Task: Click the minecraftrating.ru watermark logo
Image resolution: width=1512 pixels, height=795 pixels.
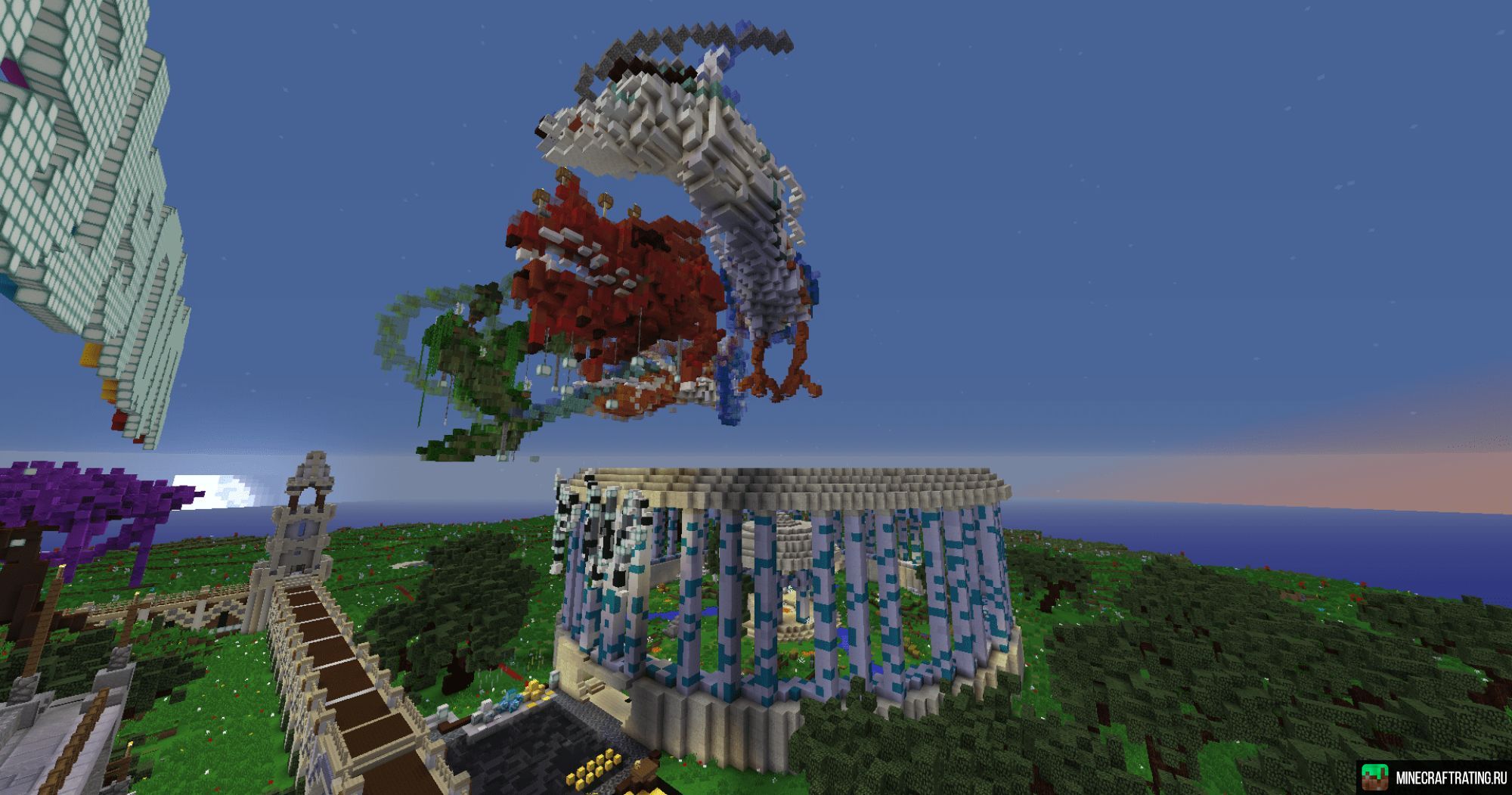Action: [x=1434, y=778]
